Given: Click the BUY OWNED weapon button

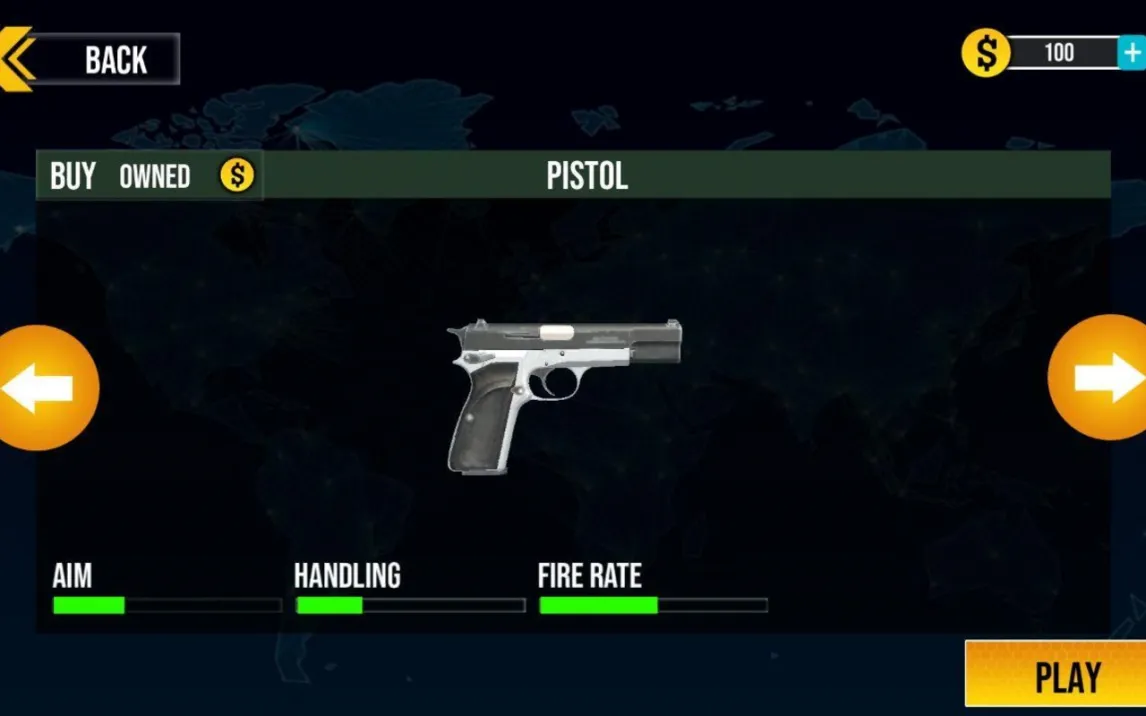Looking at the screenshot, I should coord(150,176).
